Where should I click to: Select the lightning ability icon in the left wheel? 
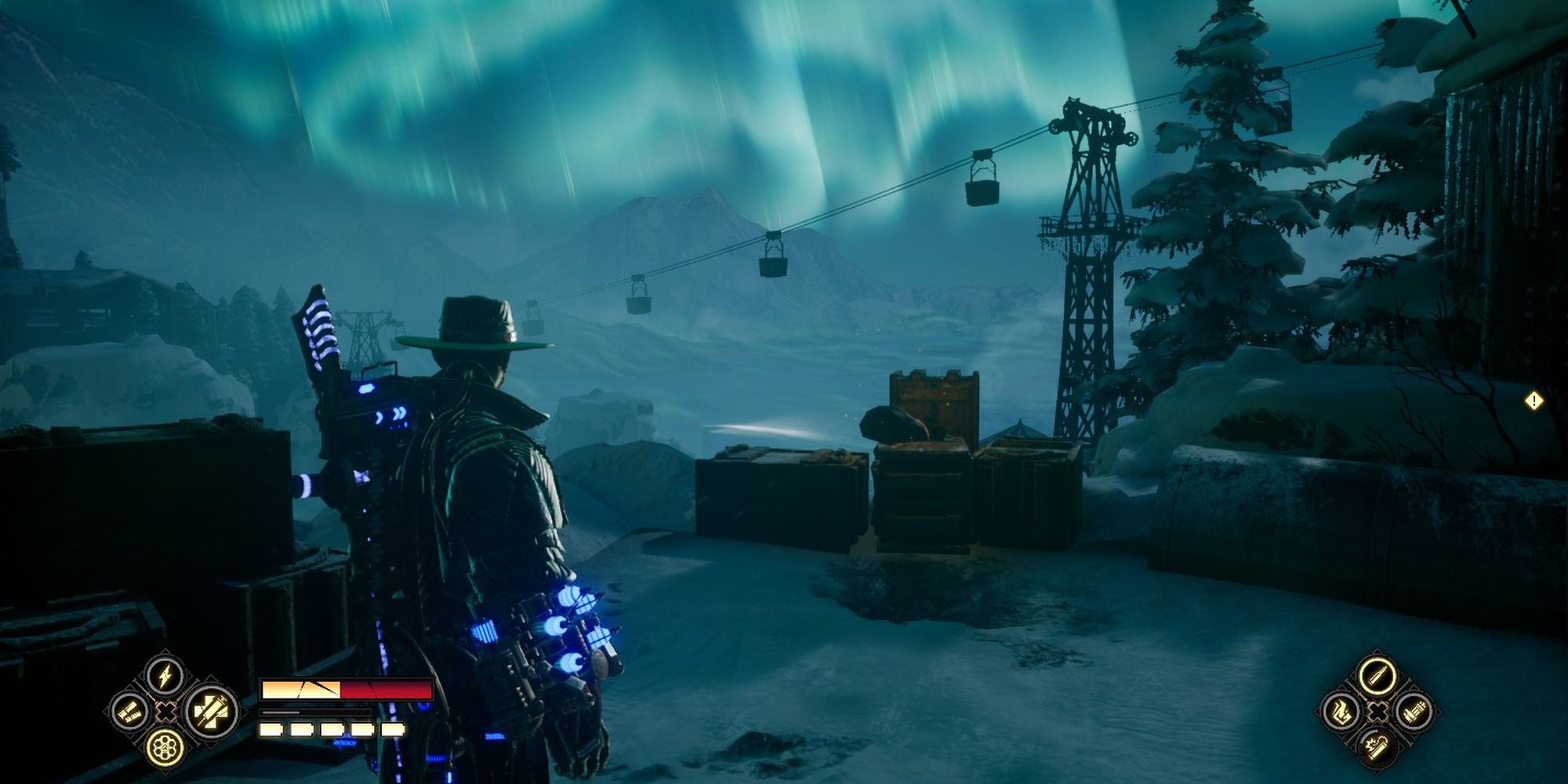(x=165, y=676)
